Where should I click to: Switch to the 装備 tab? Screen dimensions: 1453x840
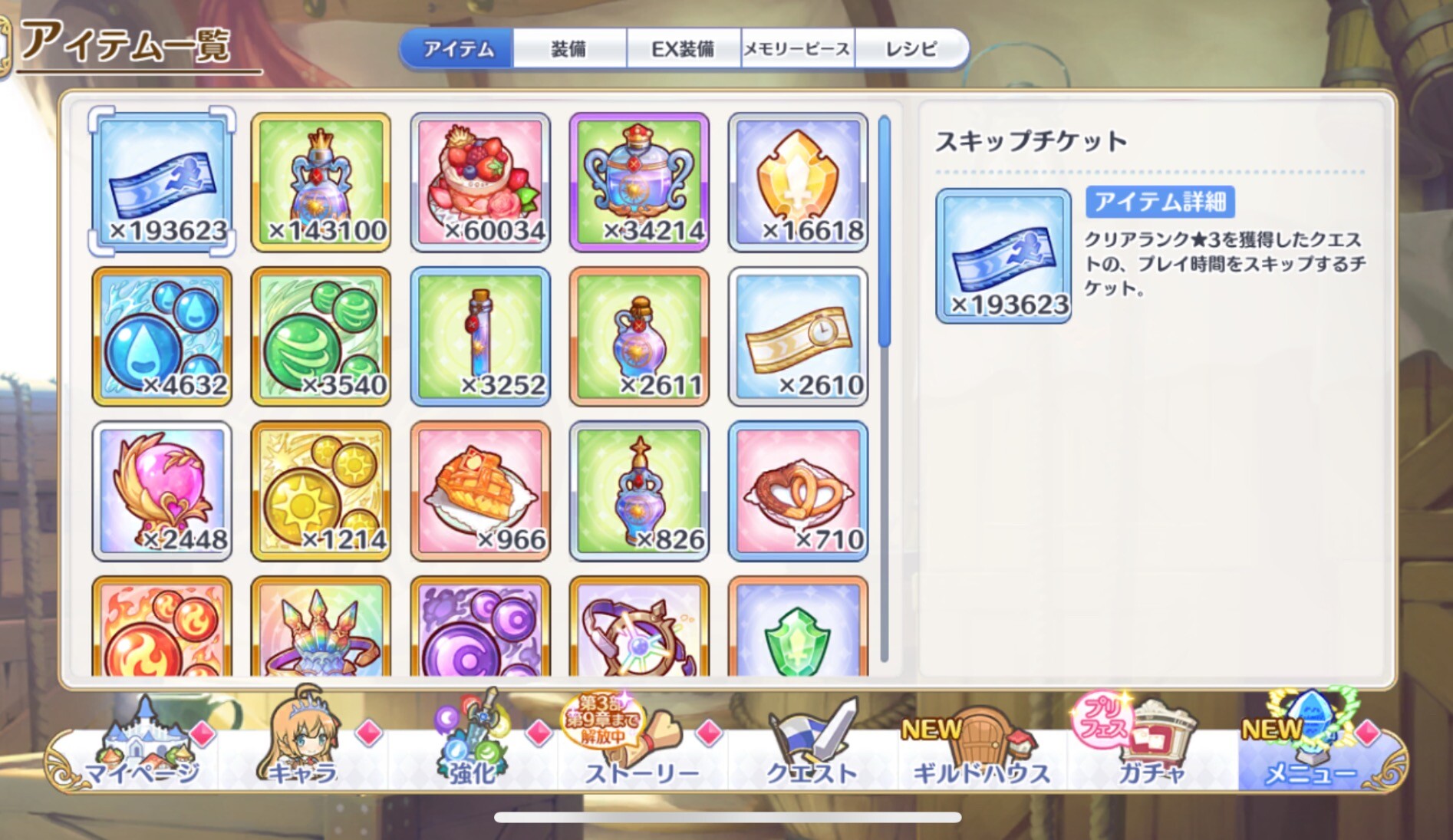click(568, 49)
